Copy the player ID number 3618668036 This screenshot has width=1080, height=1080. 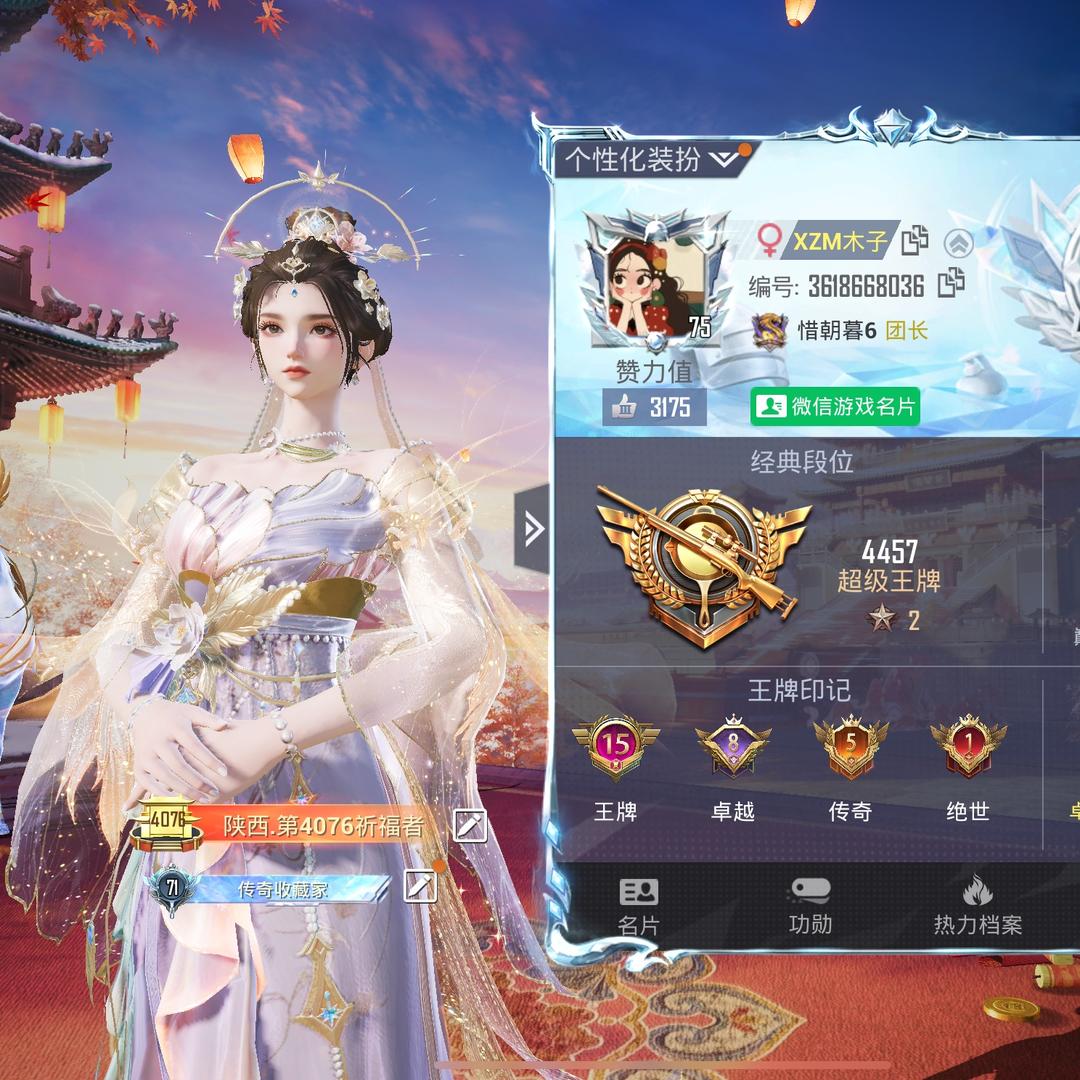coord(951,284)
